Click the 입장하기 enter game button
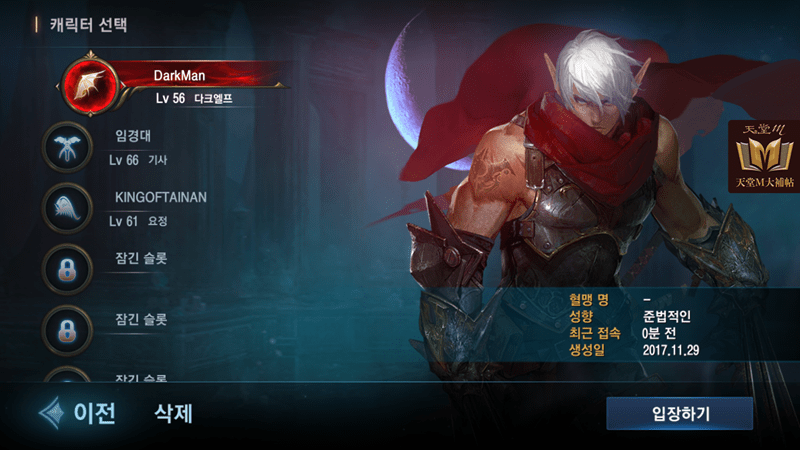Viewport: 800px width, 450px height. coord(679,412)
